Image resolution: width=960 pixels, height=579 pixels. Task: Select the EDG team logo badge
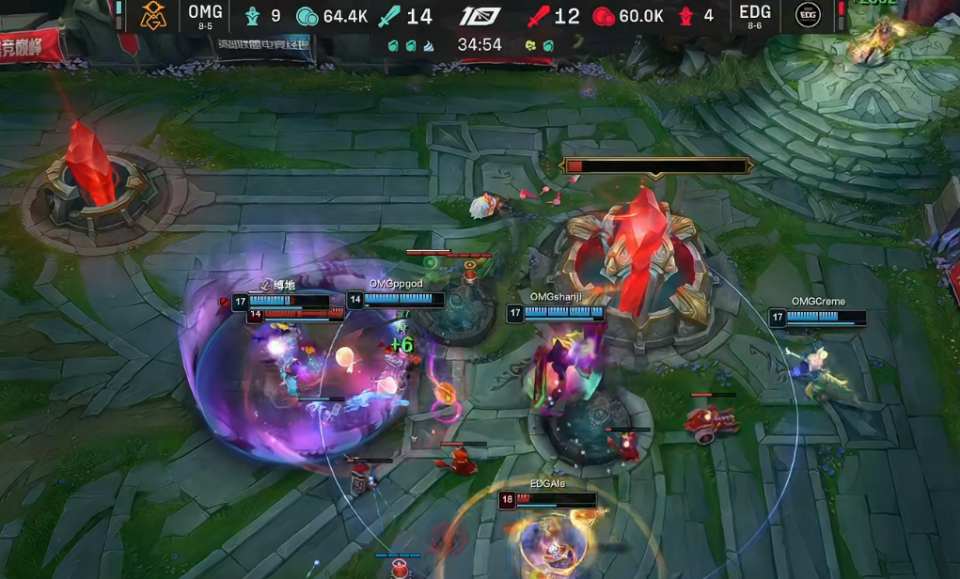(808, 15)
